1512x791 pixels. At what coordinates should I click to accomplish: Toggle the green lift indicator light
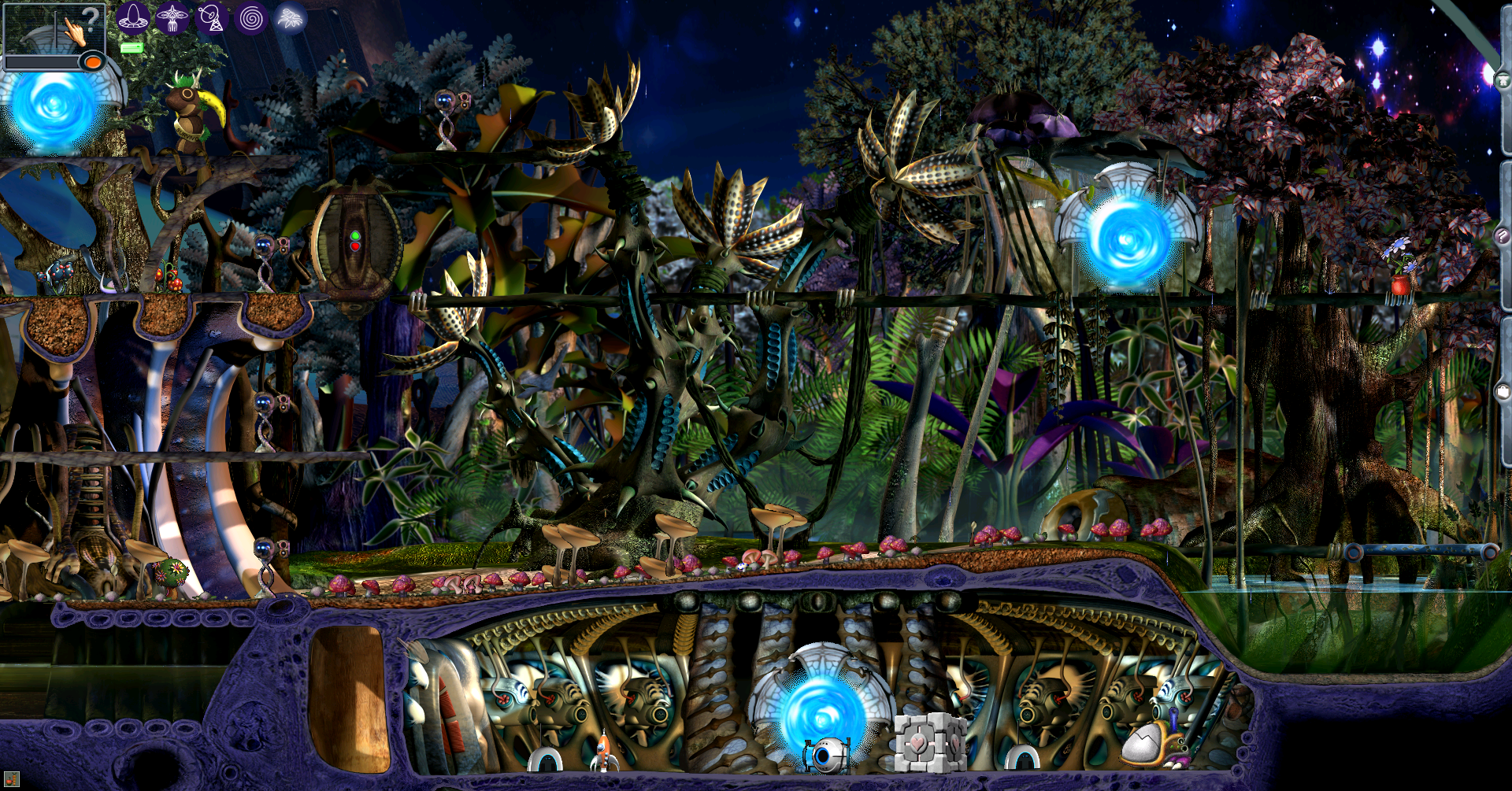355,236
